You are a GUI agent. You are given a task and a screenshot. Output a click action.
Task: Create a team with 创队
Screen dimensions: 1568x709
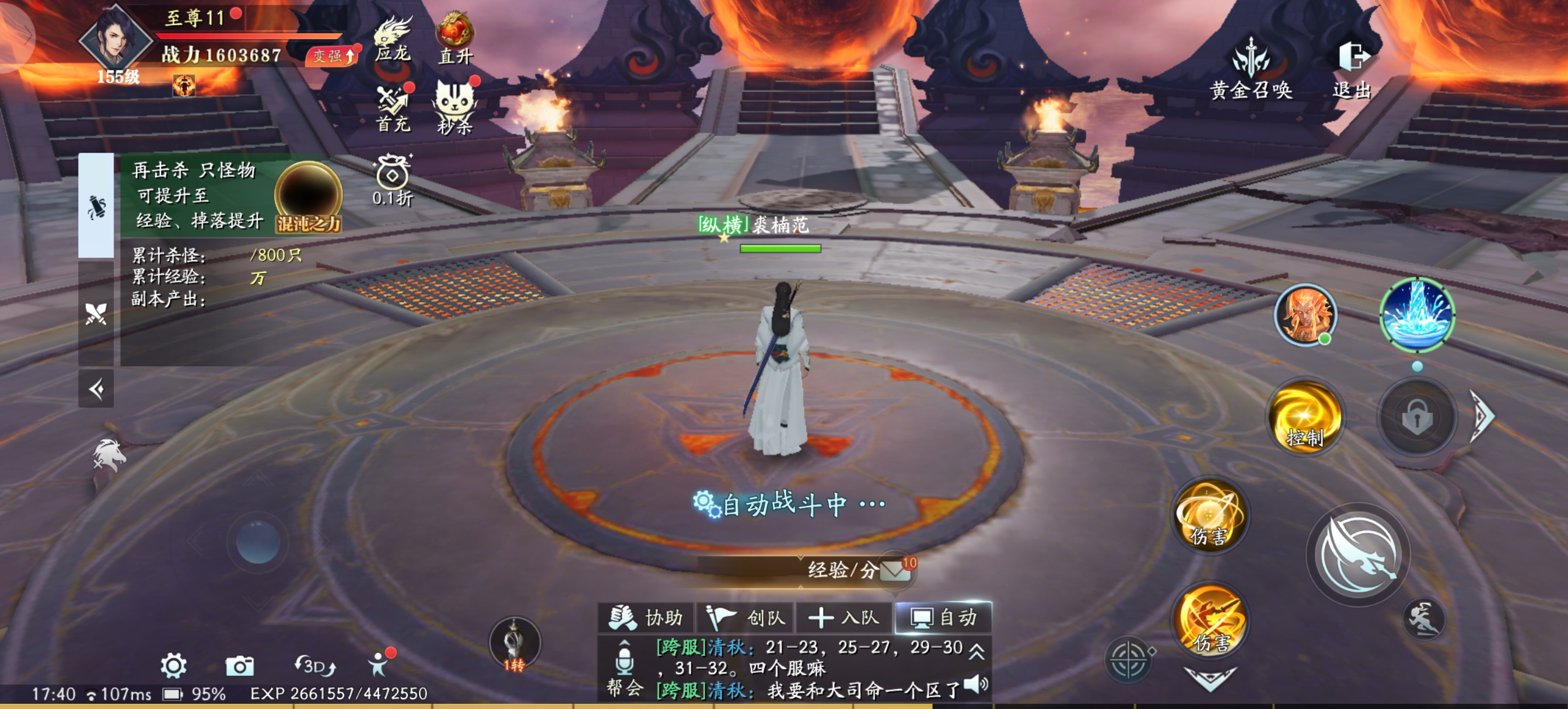[745, 617]
